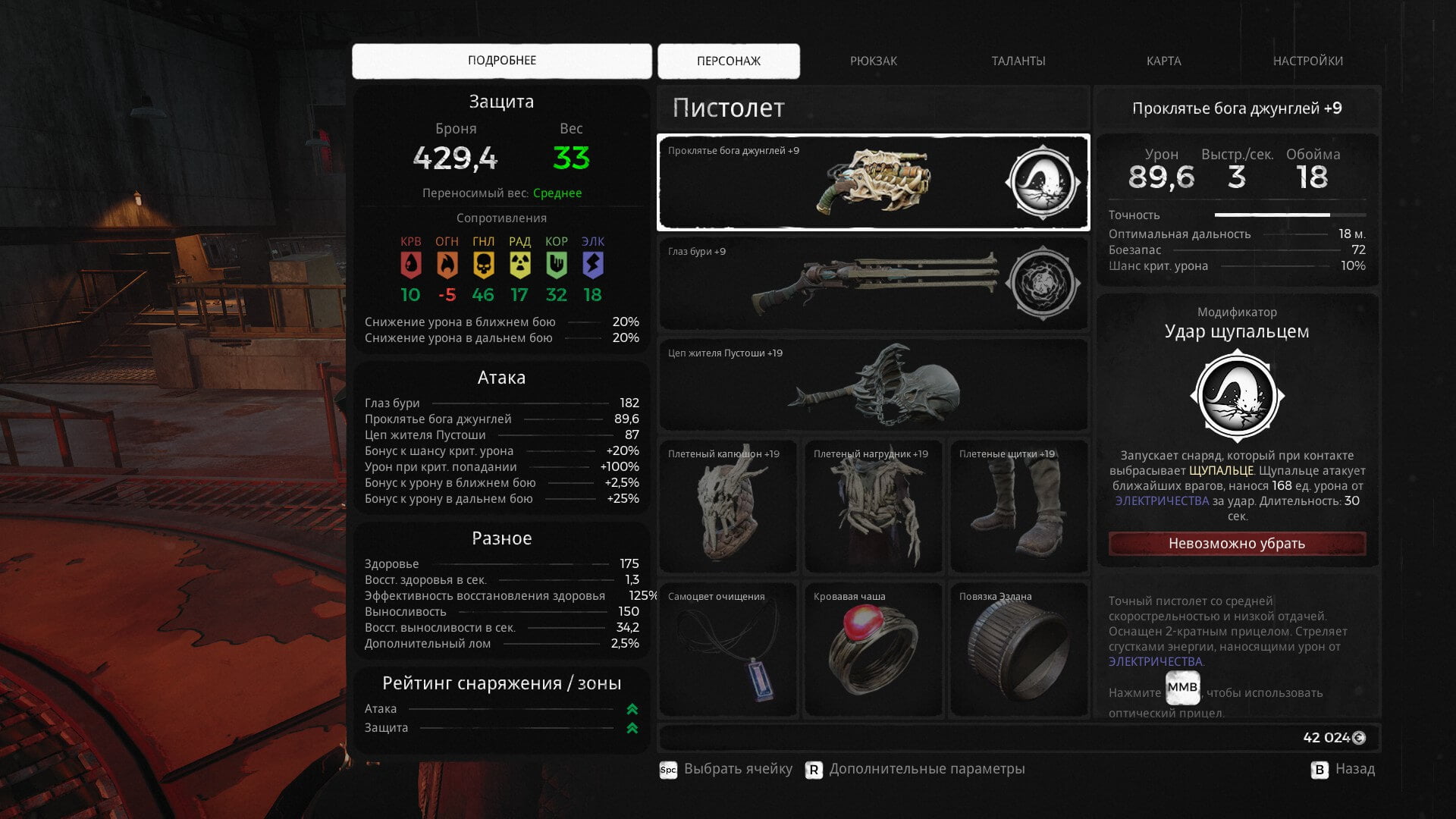
Task: Pick the Кровавая чаша ring slot
Action: point(873,650)
